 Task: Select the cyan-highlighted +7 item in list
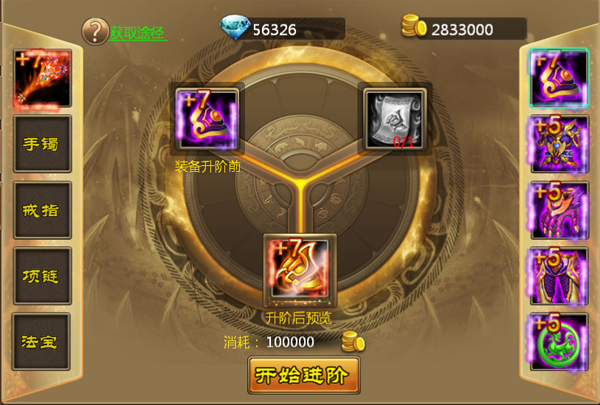point(559,78)
